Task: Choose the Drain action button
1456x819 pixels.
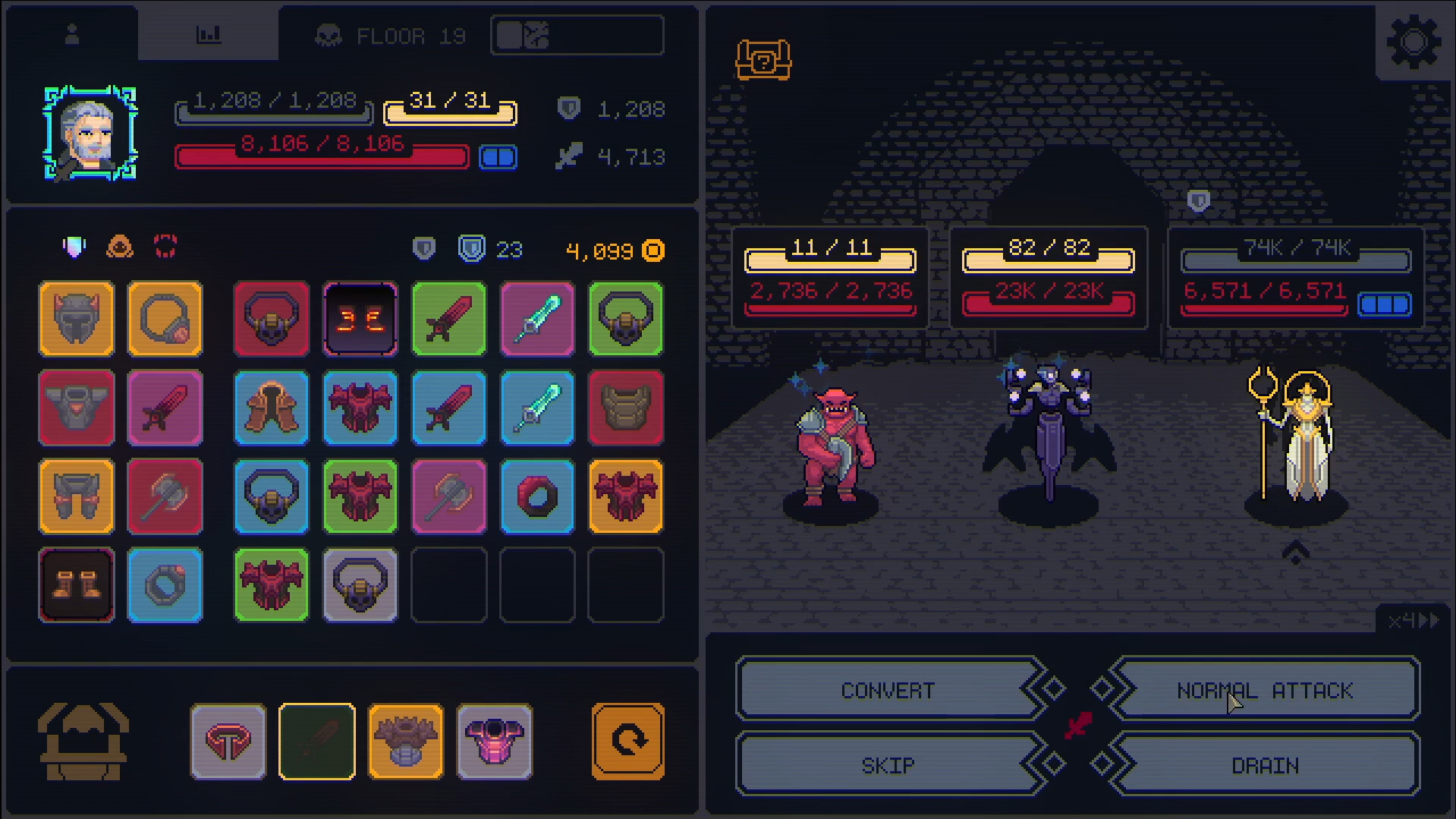Action: pyautogui.click(x=1266, y=765)
